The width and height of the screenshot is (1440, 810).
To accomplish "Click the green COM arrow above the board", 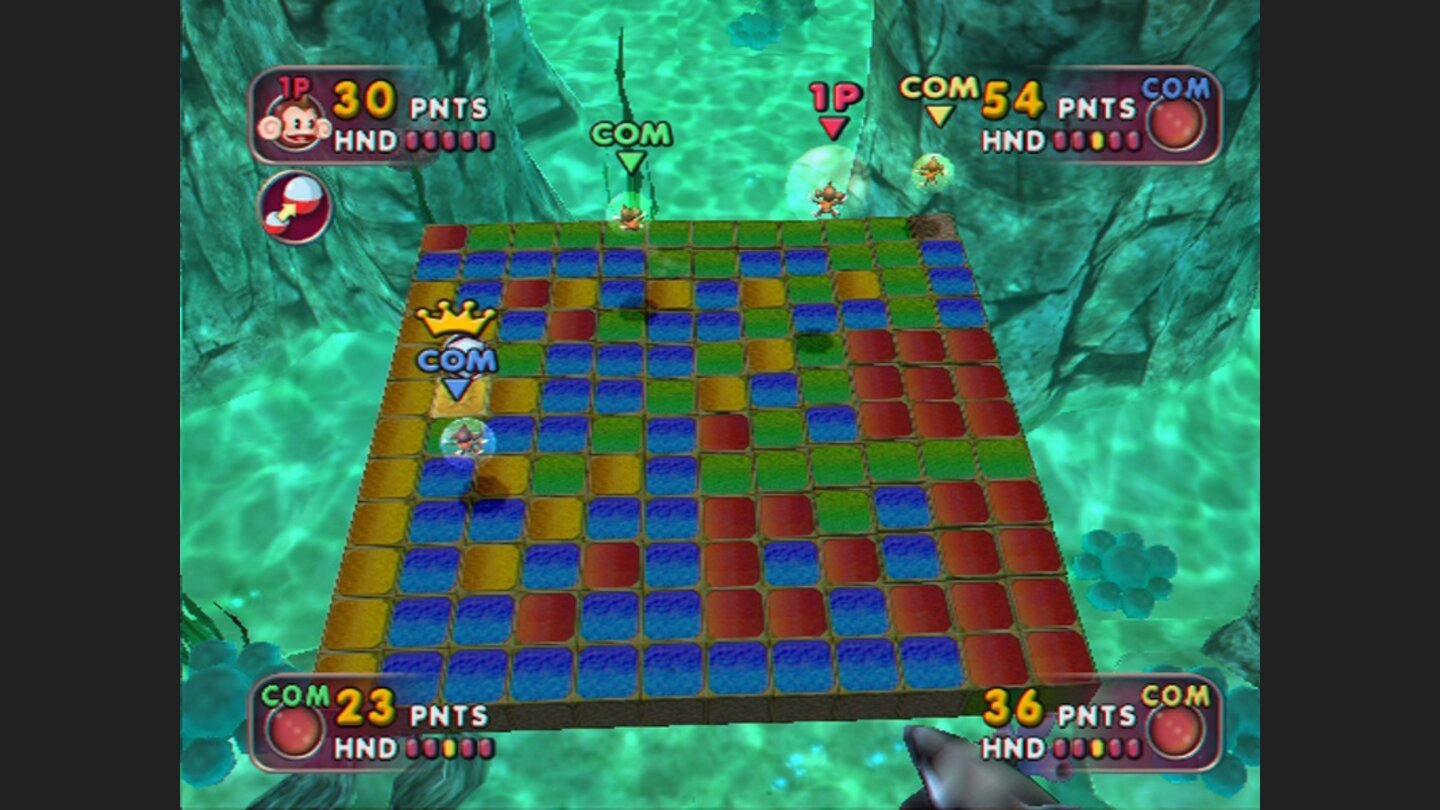I will coord(631,160).
